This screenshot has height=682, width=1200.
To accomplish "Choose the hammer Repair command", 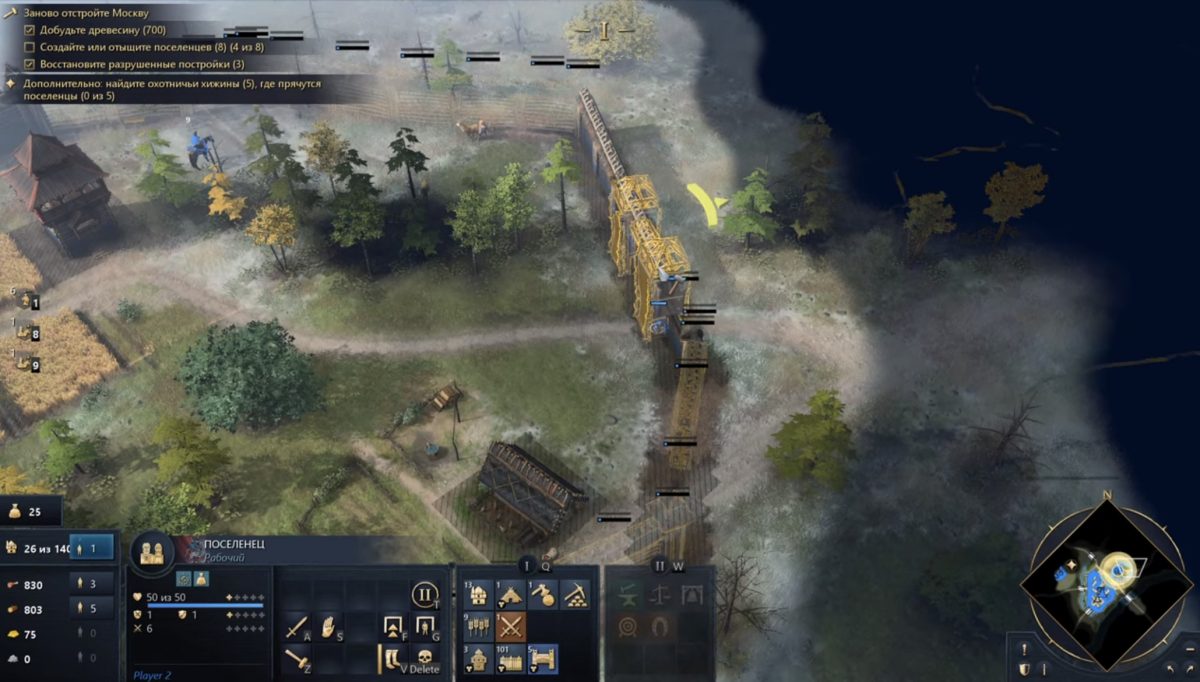I will pyautogui.click(x=297, y=660).
